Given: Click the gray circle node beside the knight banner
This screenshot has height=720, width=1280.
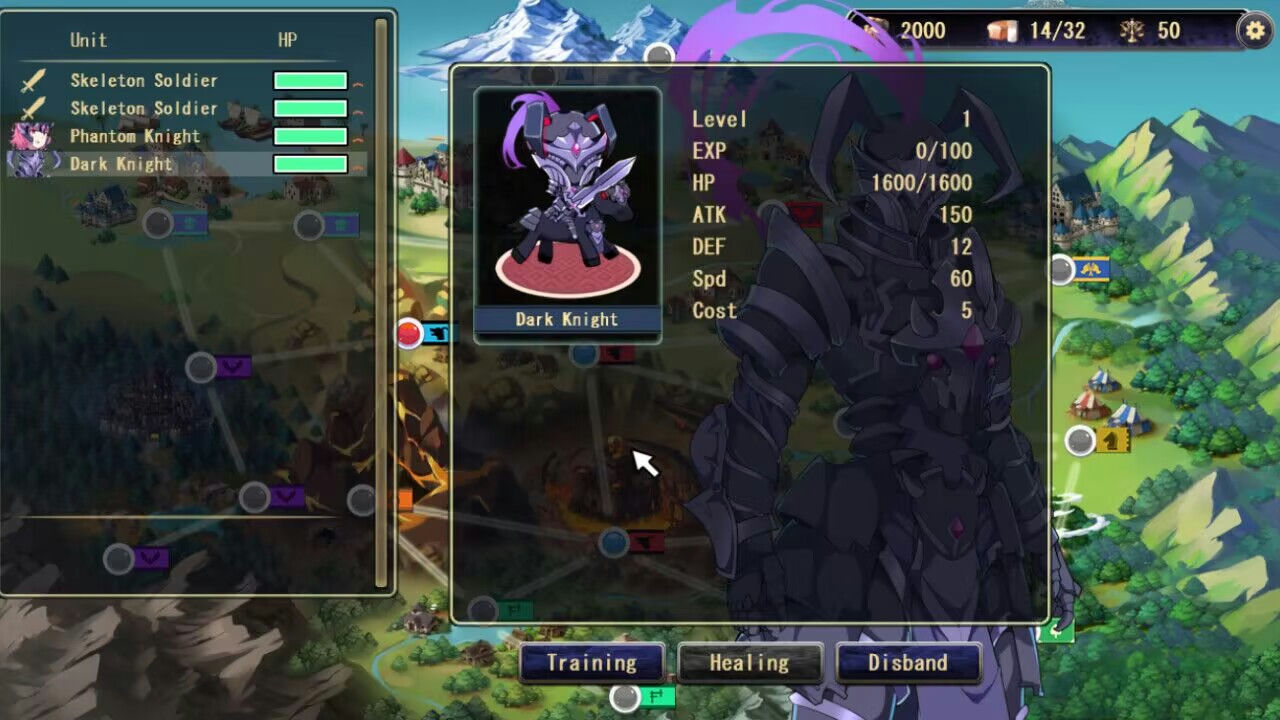Looking at the screenshot, I should [x=1080, y=438].
